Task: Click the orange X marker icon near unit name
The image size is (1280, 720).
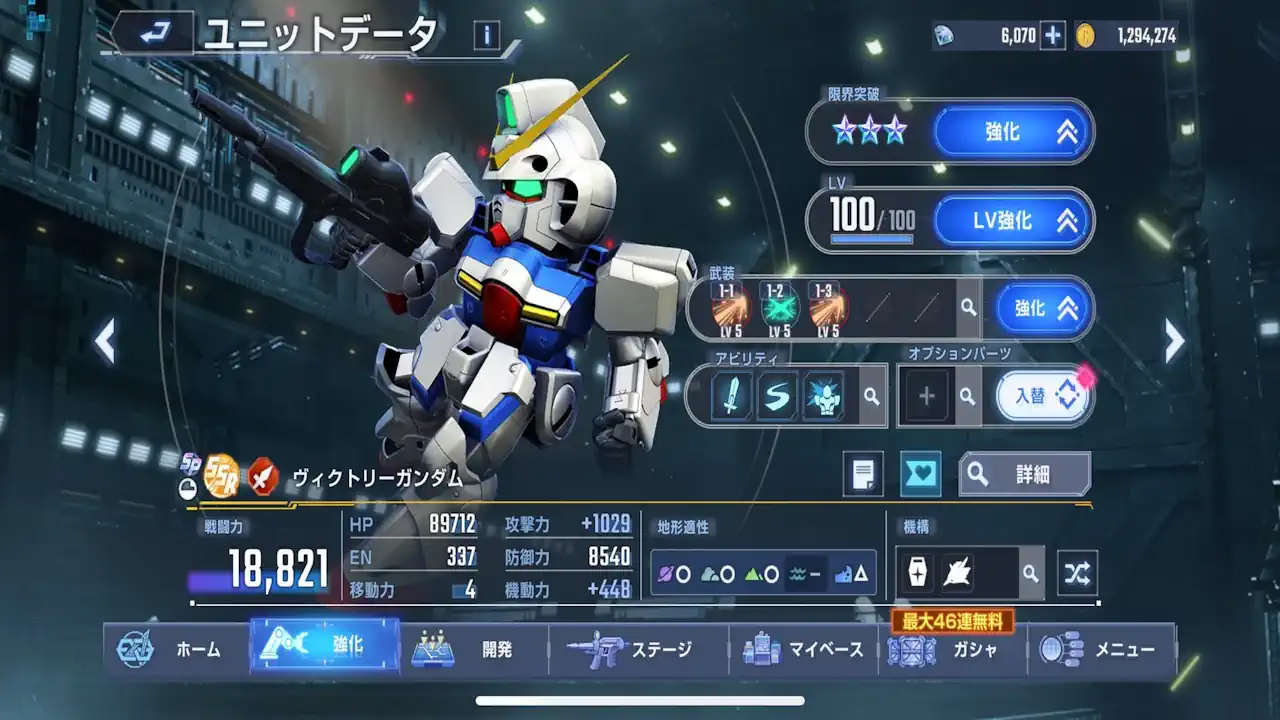Action: point(262,477)
